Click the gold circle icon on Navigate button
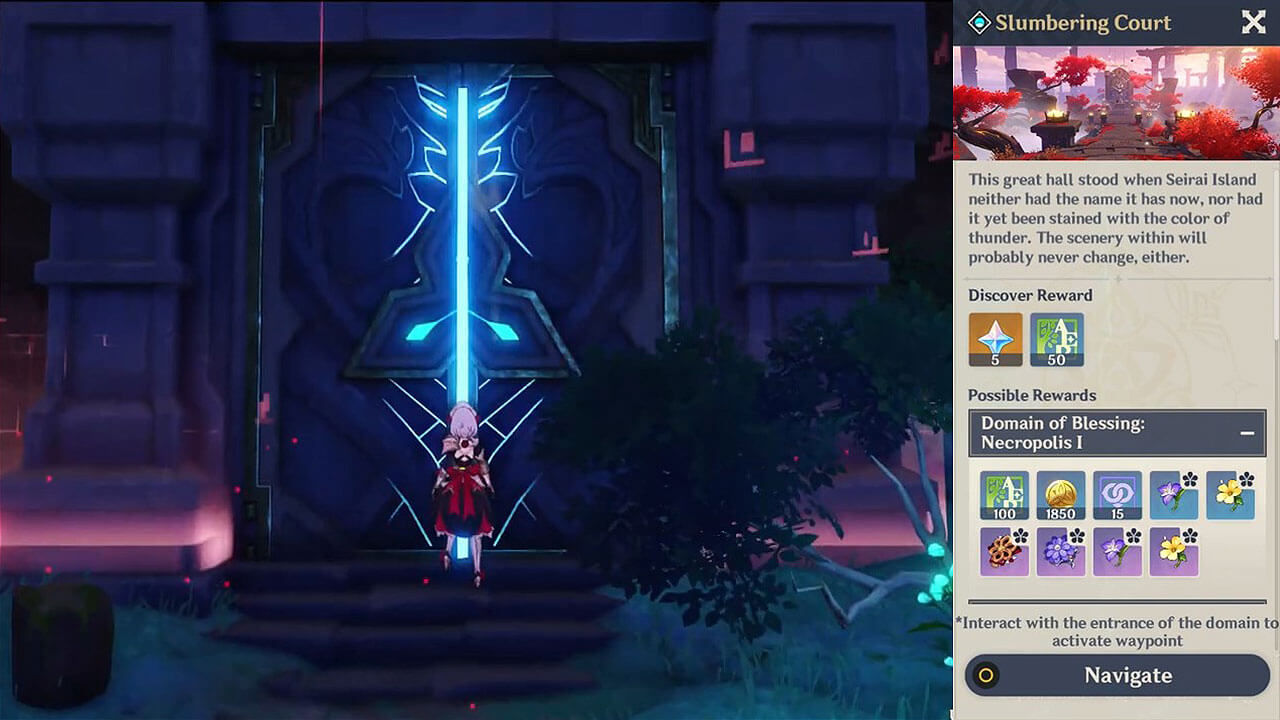This screenshot has width=1280, height=720. (985, 675)
